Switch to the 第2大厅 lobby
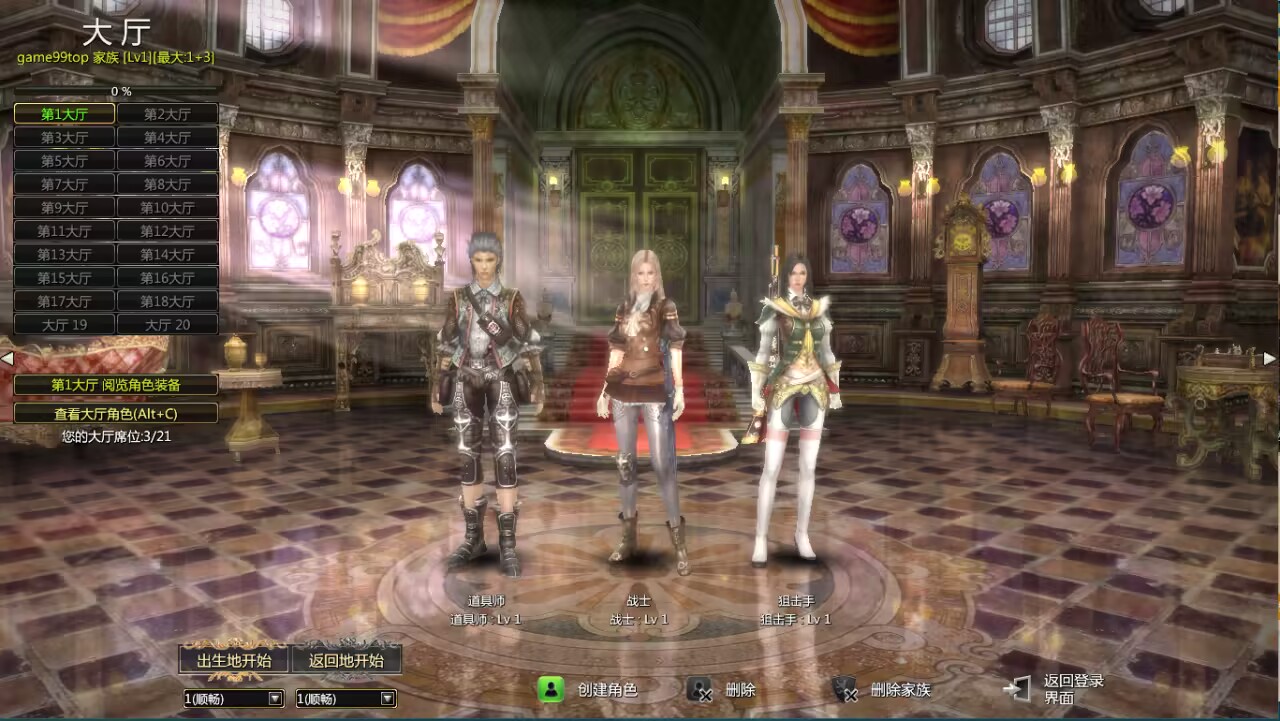Screen dimensions: 1280x721 pyautogui.click(x=167, y=114)
